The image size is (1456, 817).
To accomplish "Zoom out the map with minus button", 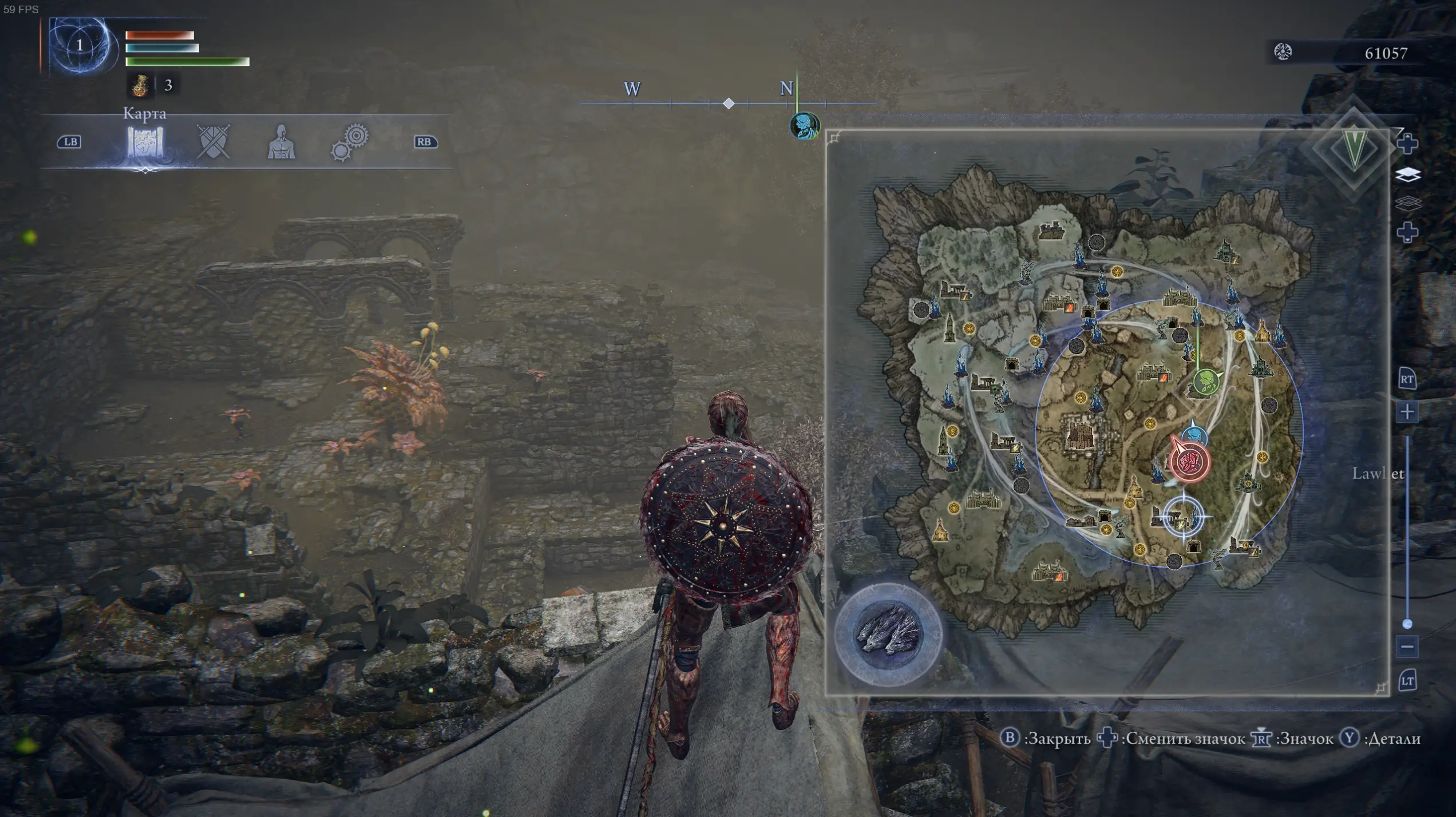I will click(1407, 647).
